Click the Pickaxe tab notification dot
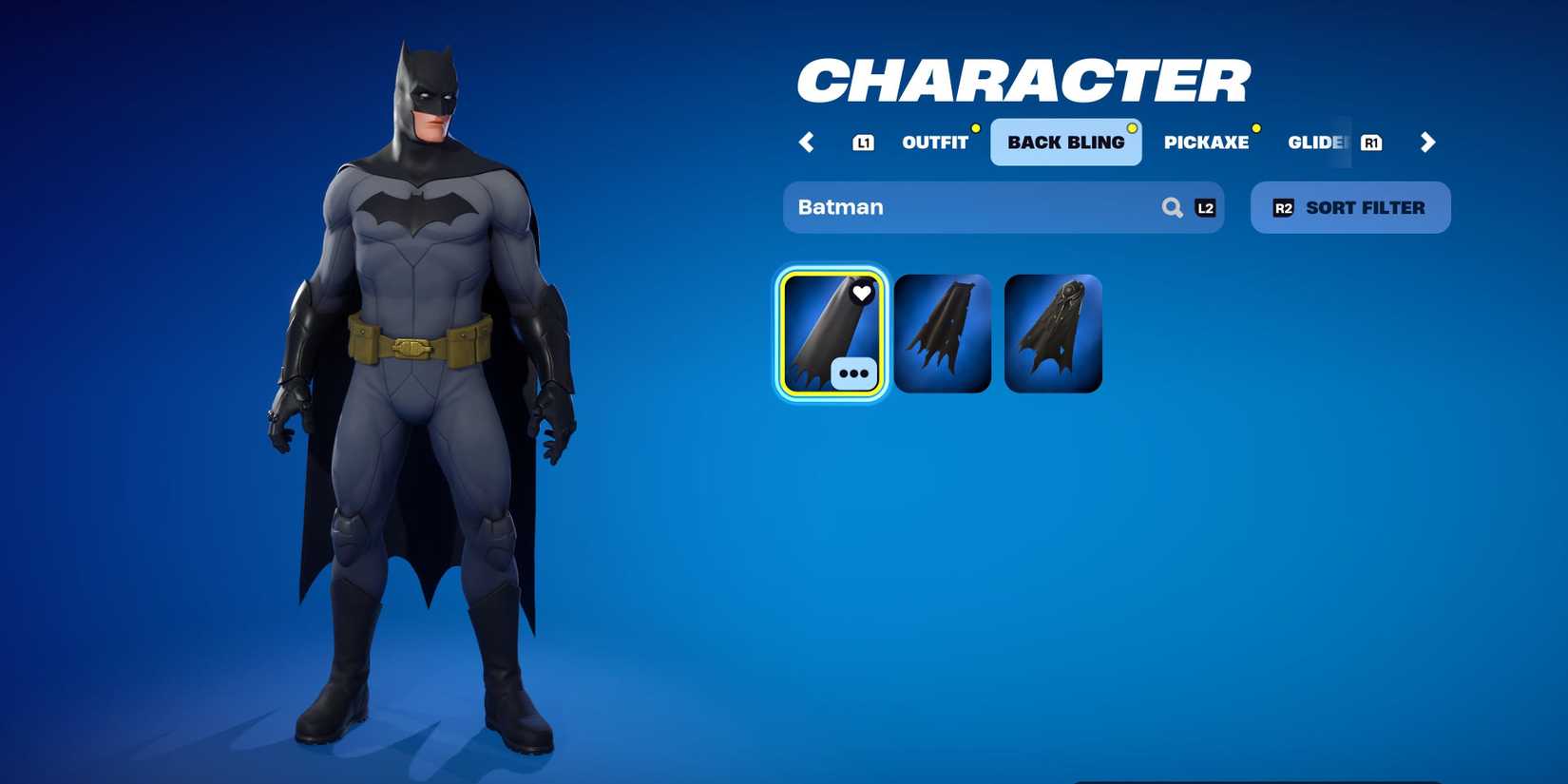The image size is (1568, 784). (1257, 126)
